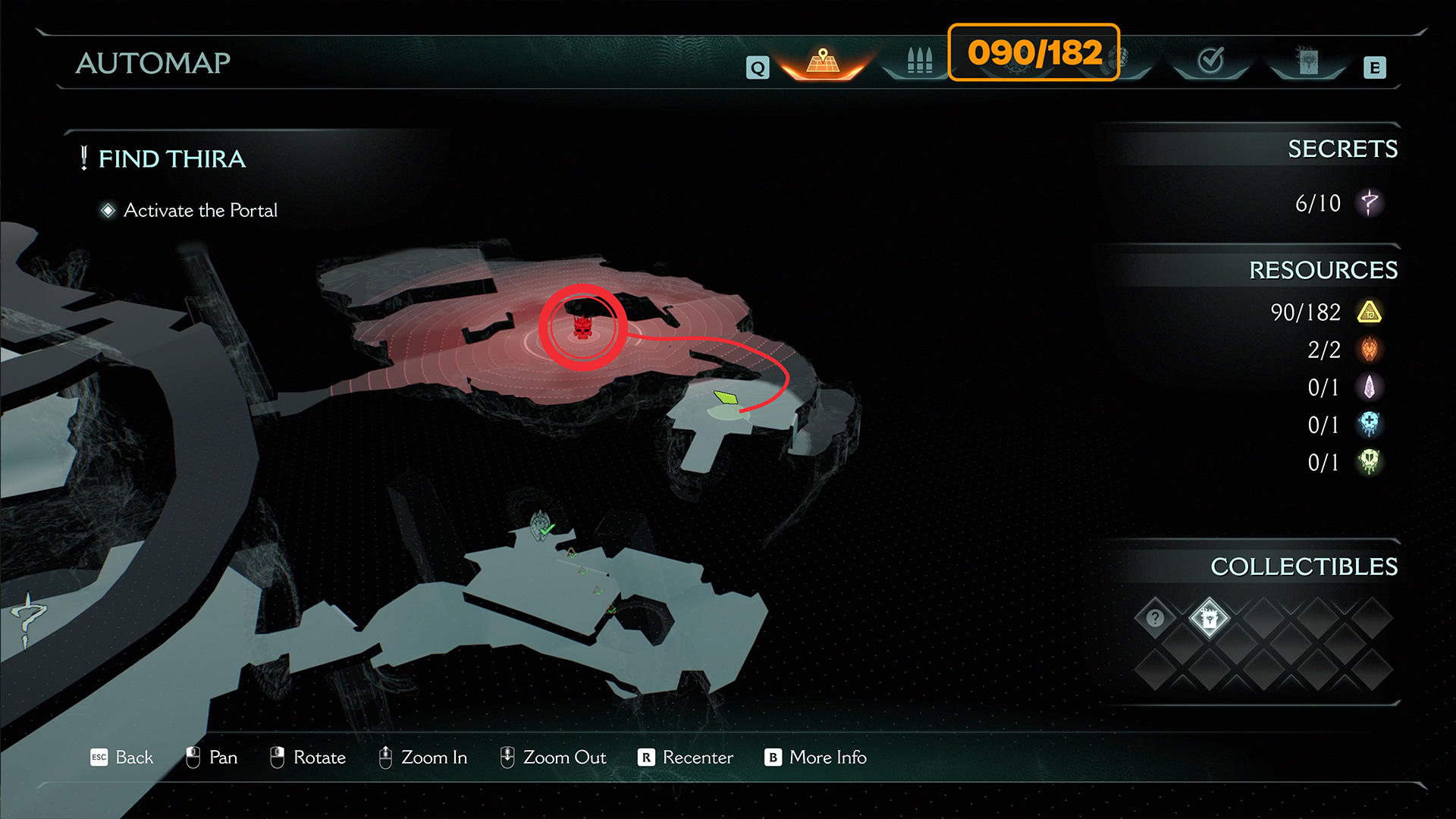The image size is (1456, 819).
Task: Show More Info for the map
Action: [816, 757]
